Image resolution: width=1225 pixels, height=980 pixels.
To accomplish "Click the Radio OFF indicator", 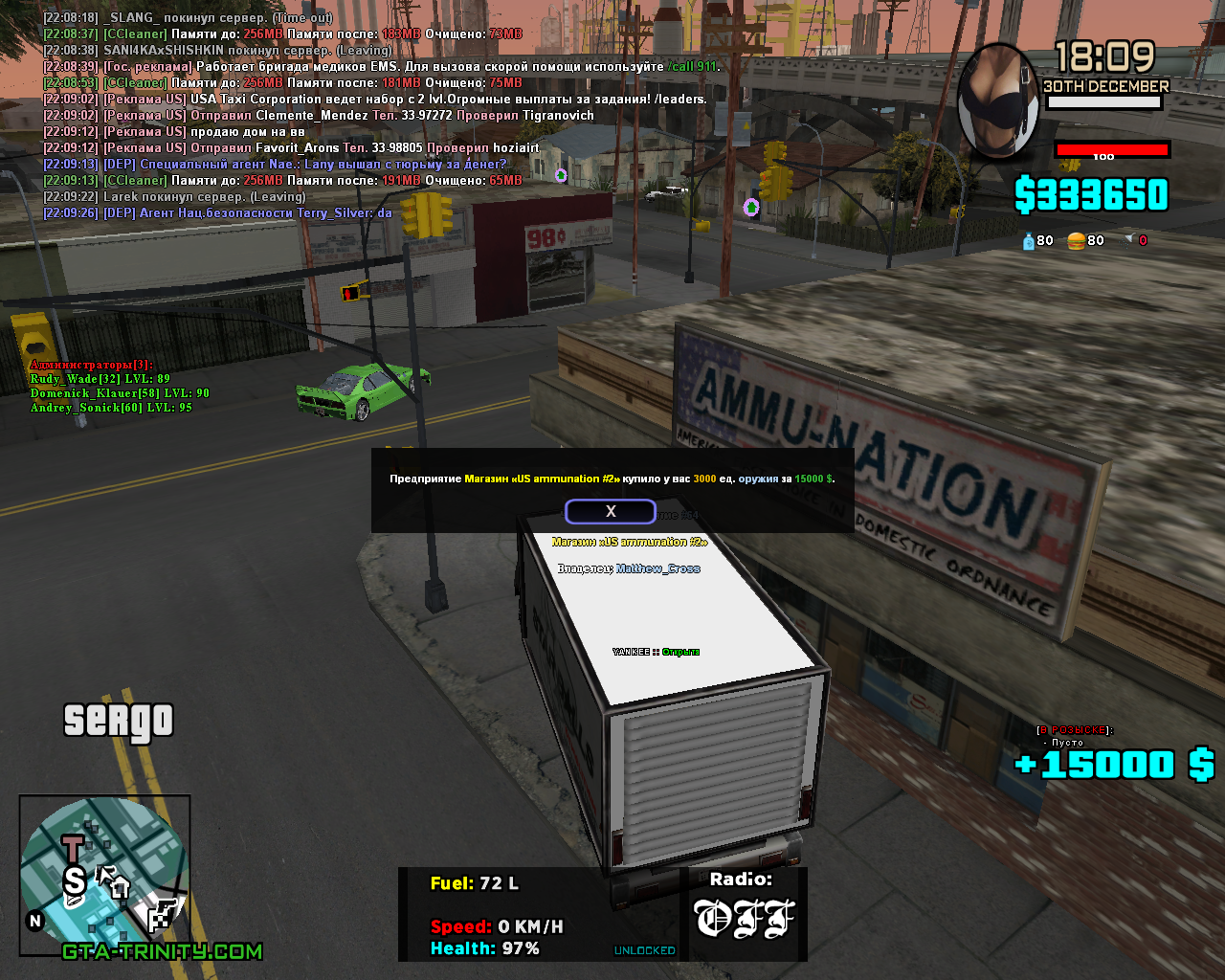I will (745, 917).
